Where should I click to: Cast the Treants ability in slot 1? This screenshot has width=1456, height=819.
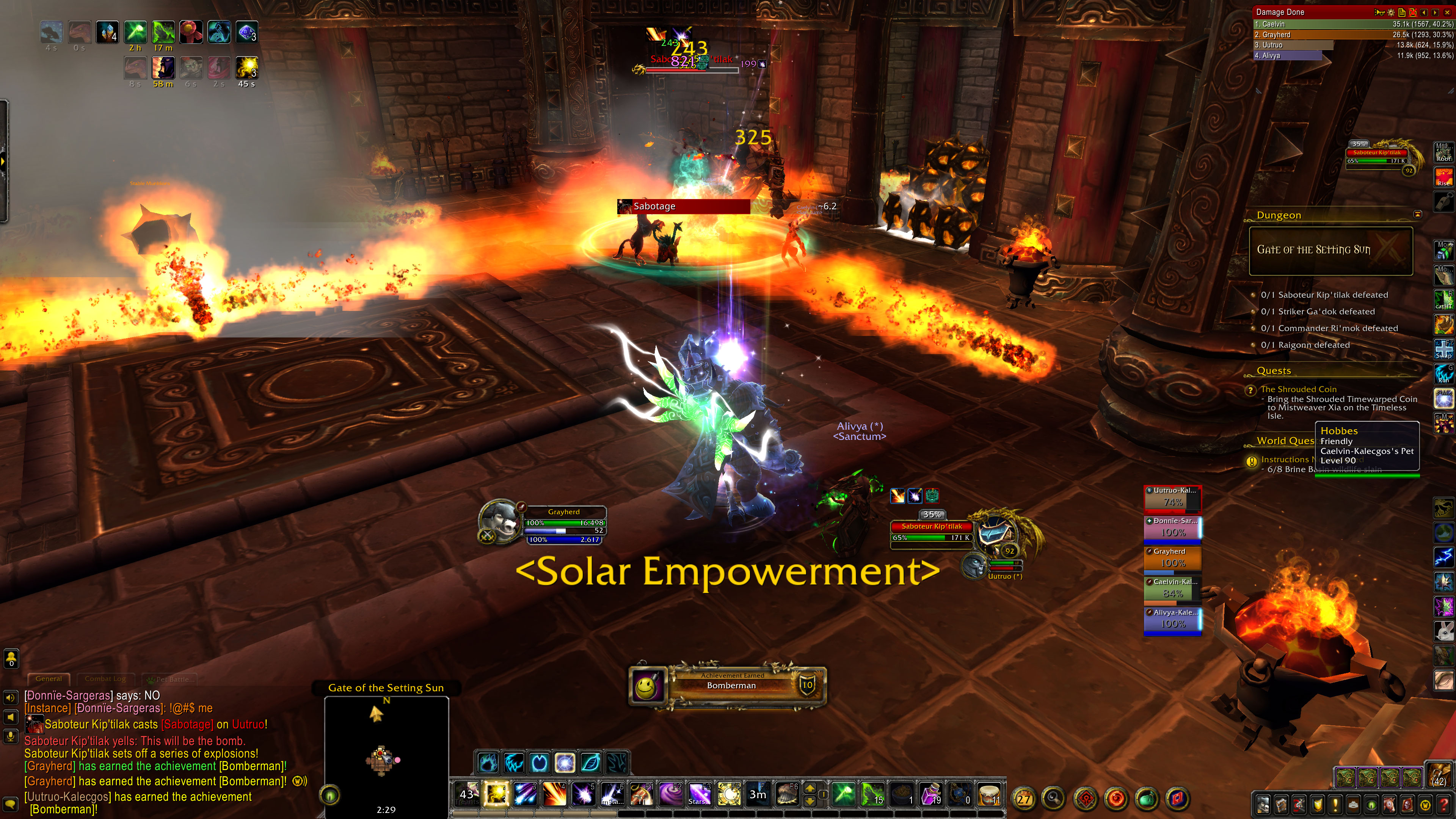point(468,794)
